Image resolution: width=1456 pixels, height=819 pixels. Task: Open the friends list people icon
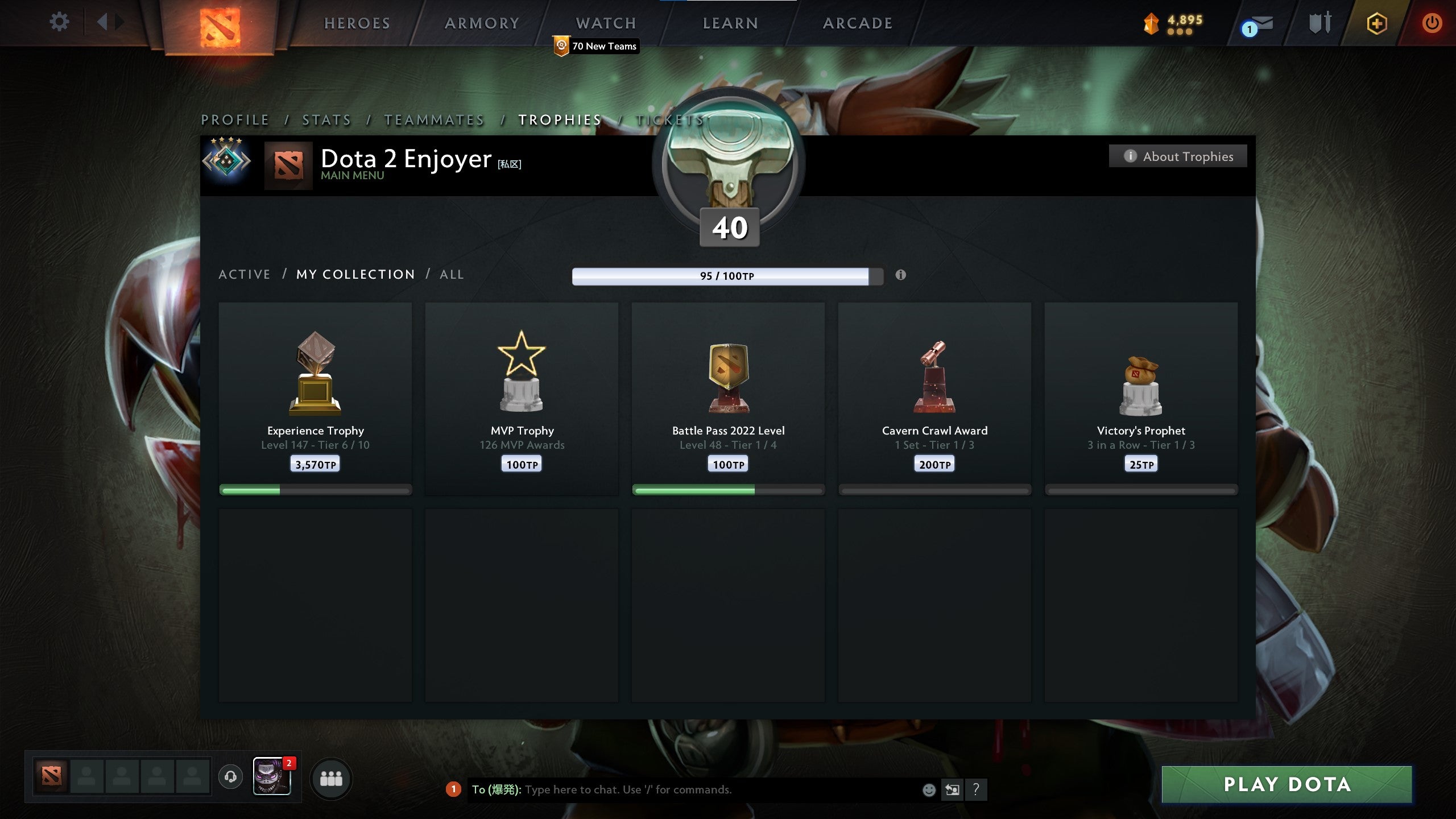pyautogui.click(x=332, y=780)
